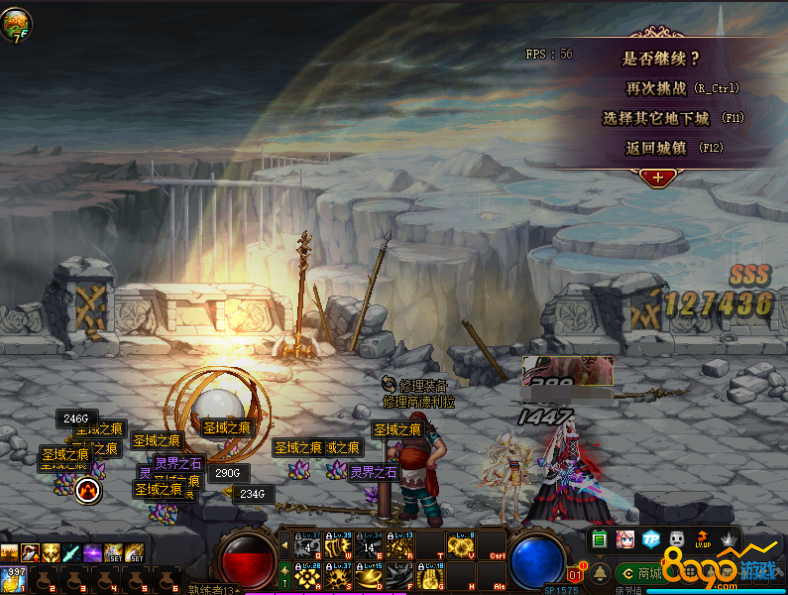Open the green E icon menu
Screen dimensions: 788x595
(x=600, y=540)
